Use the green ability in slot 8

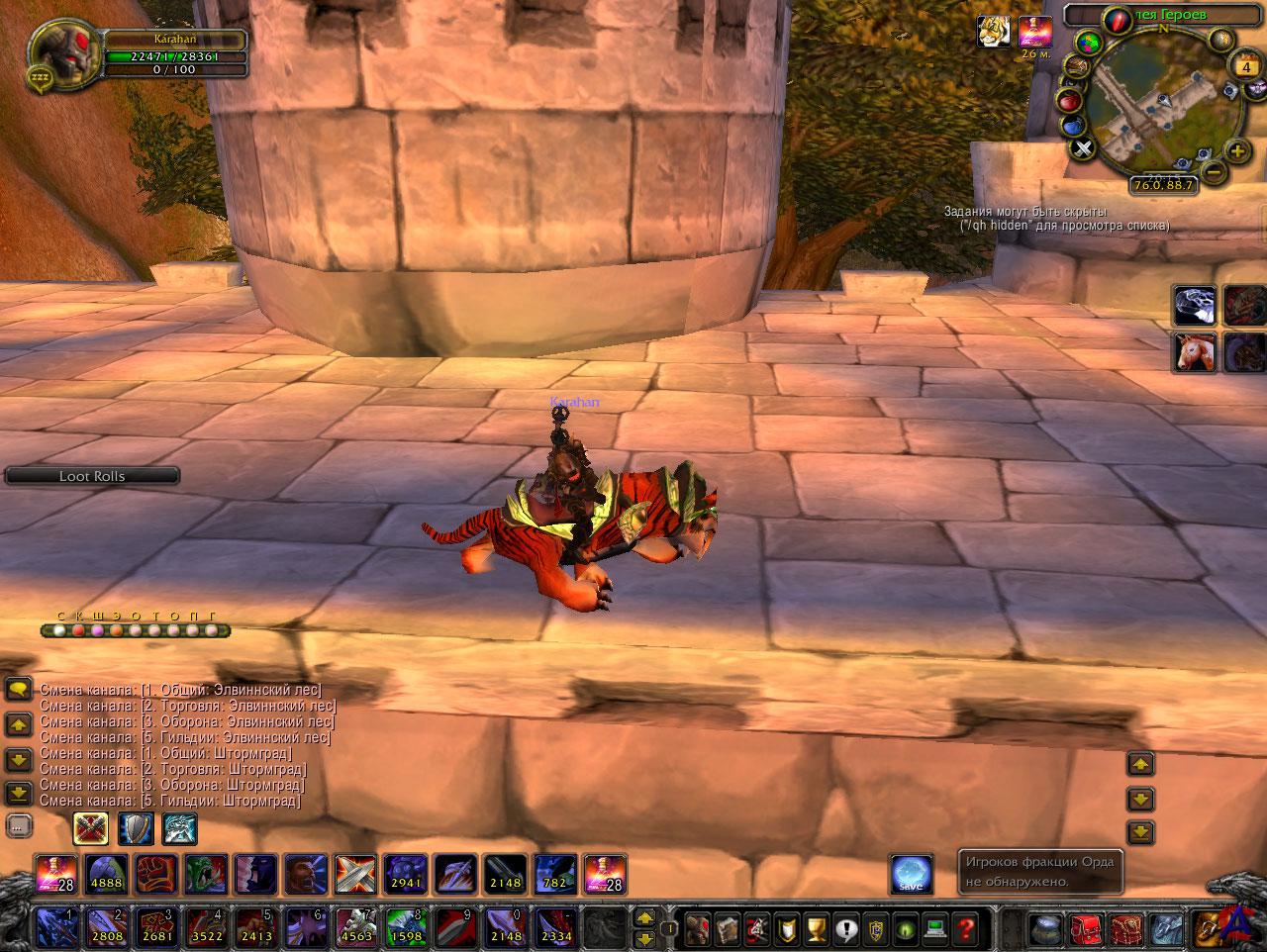pyautogui.click(x=406, y=927)
